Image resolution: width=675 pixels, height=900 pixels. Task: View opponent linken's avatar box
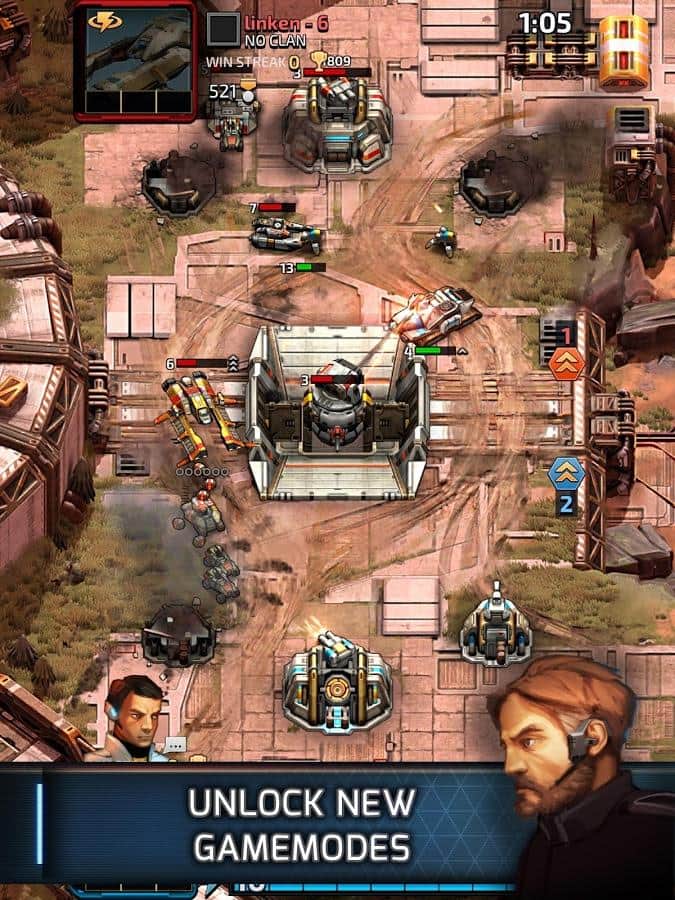(x=223, y=30)
